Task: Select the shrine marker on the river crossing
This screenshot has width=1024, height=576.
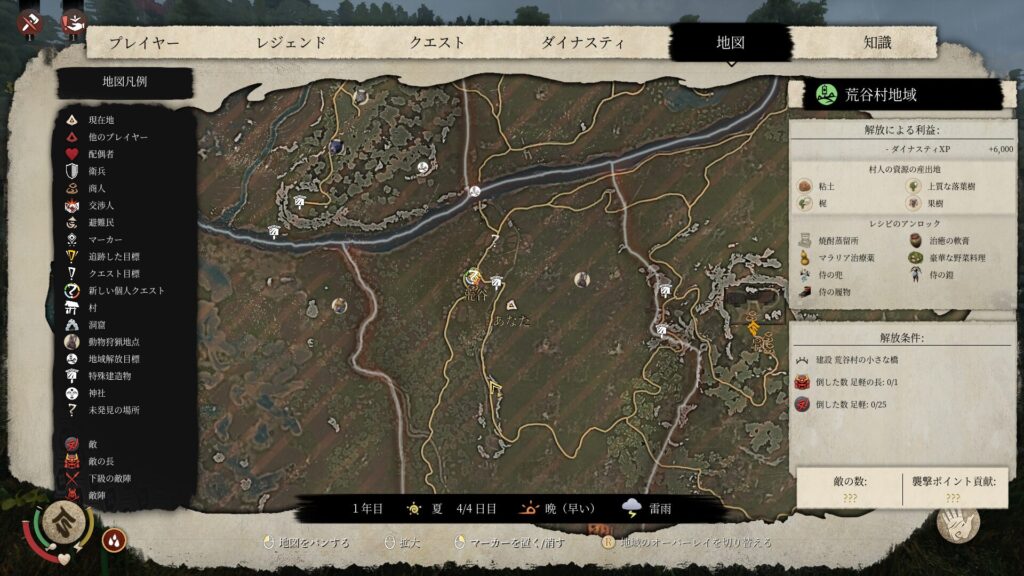Action: pyautogui.click(x=476, y=191)
